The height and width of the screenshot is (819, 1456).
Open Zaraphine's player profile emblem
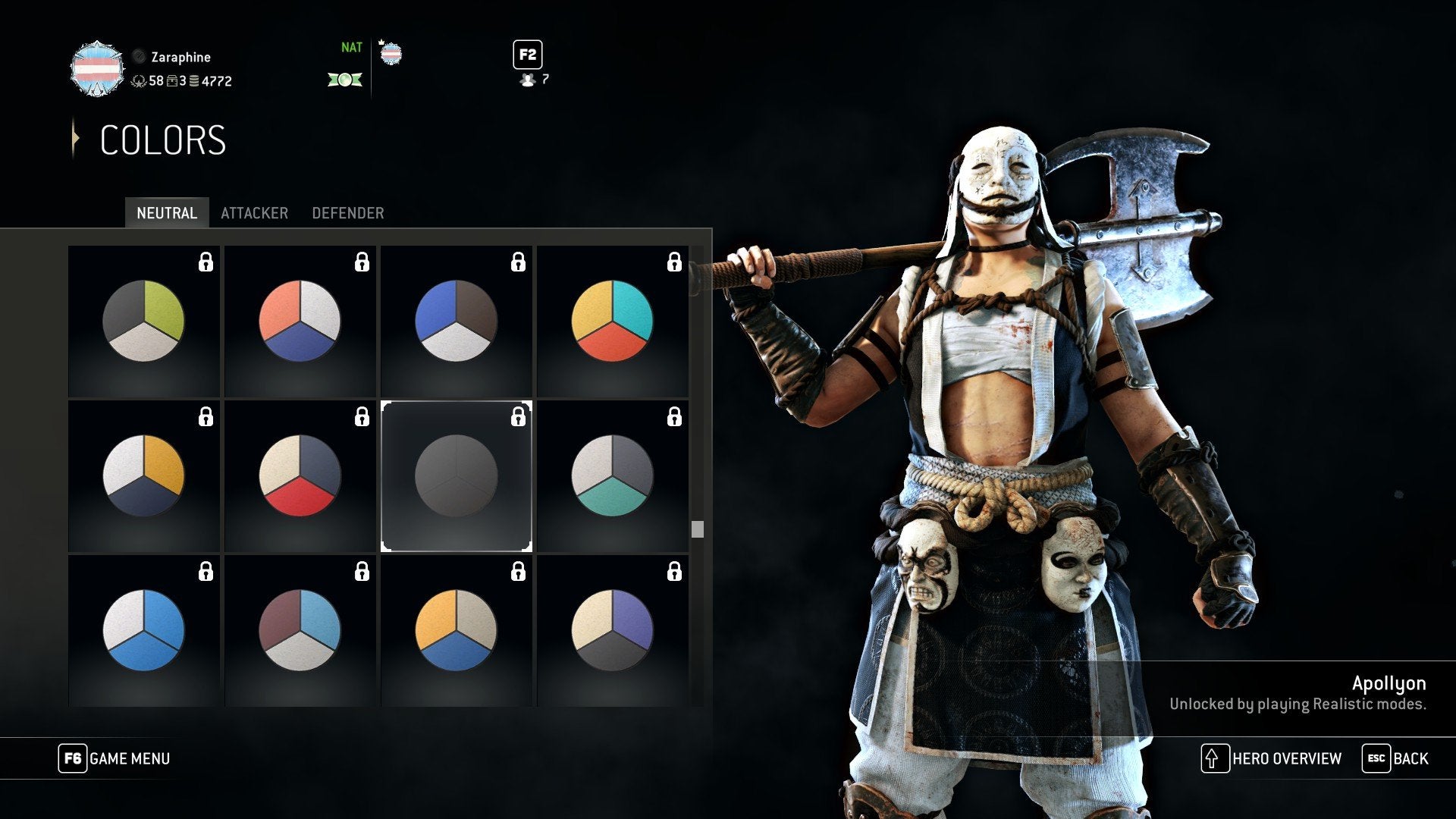point(97,69)
